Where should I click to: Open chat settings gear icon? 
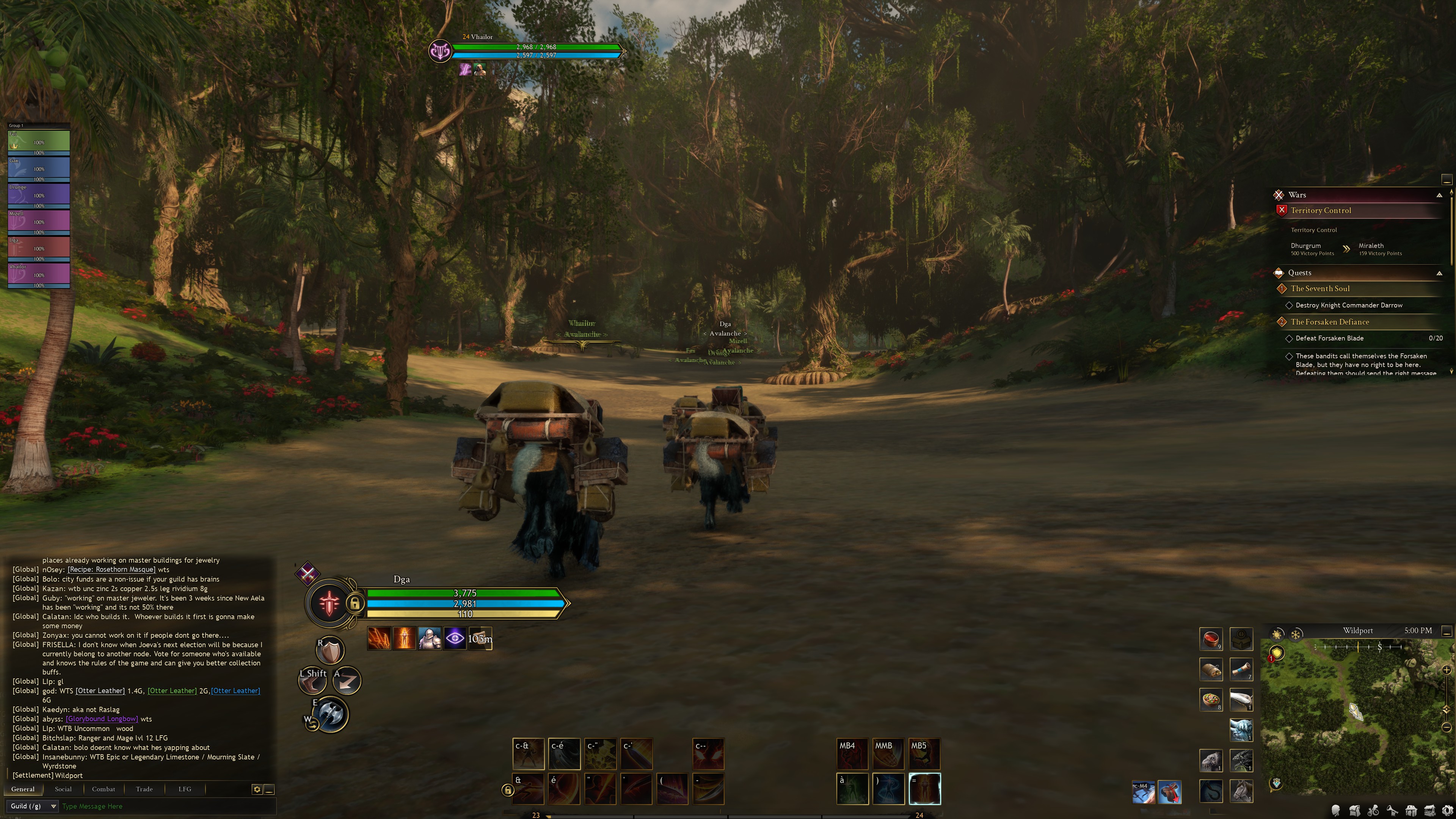[257, 789]
